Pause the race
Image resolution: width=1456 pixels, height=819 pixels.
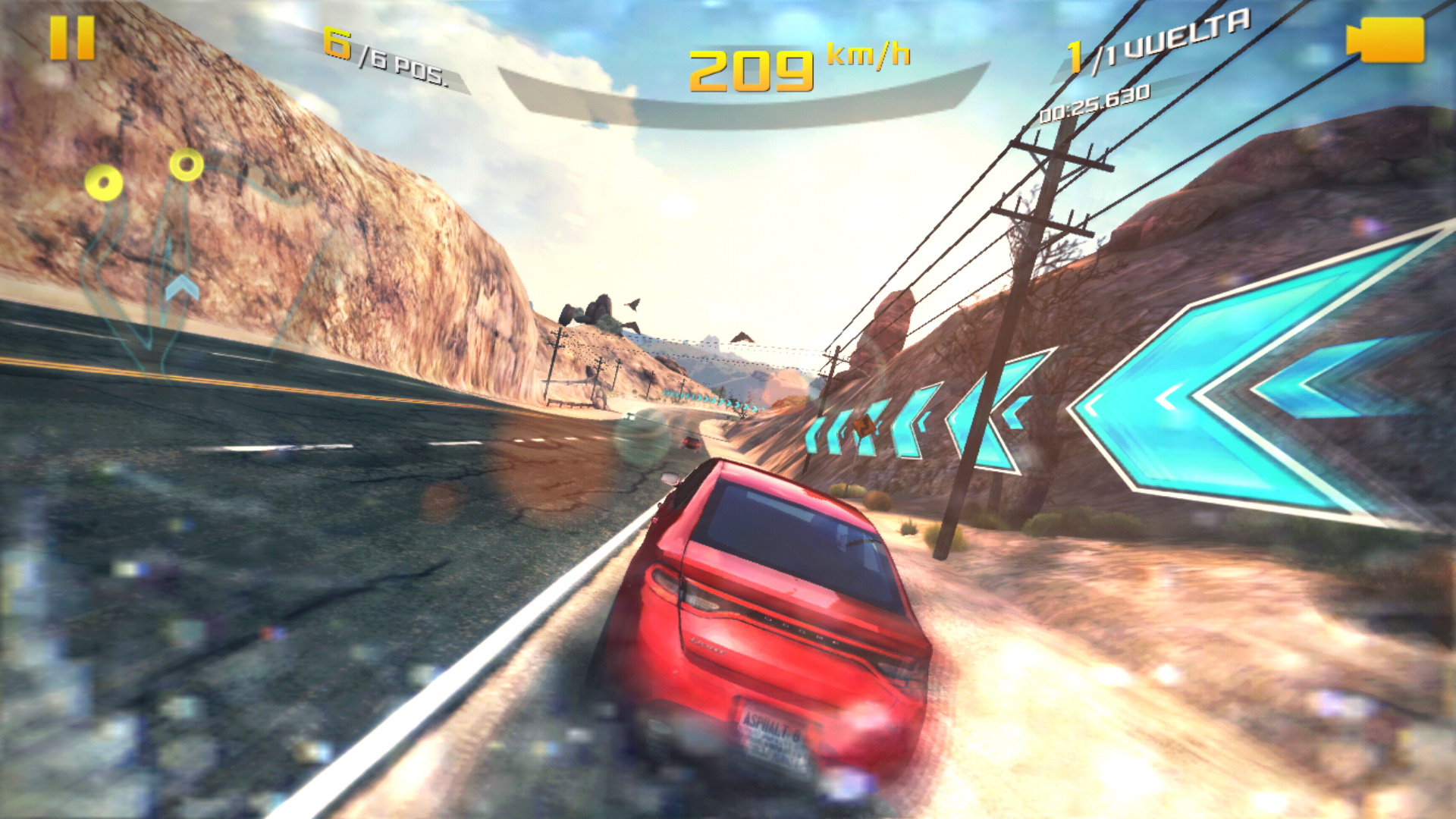pyautogui.click(x=72, y=38)
